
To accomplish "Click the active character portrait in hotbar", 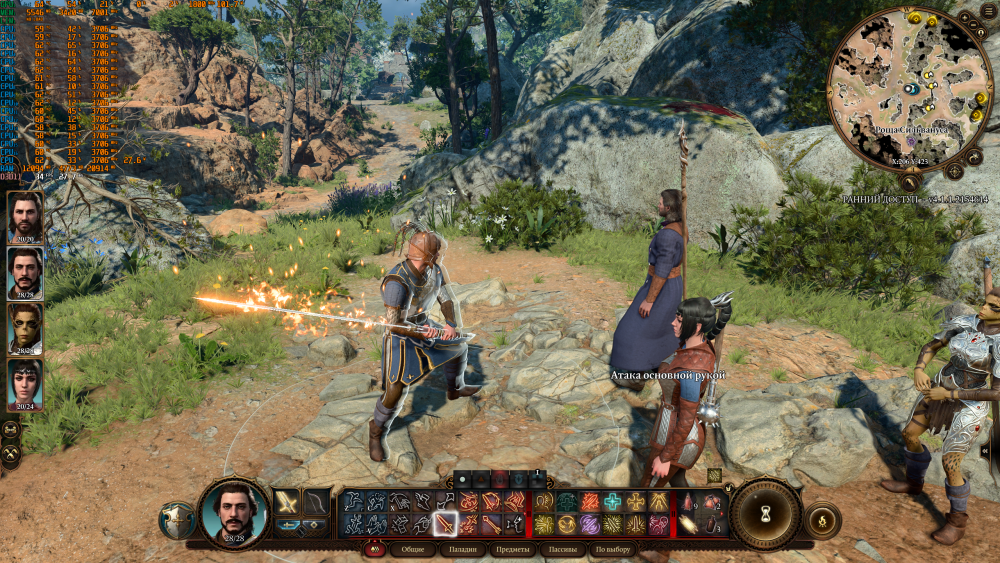I will point(235,512).
